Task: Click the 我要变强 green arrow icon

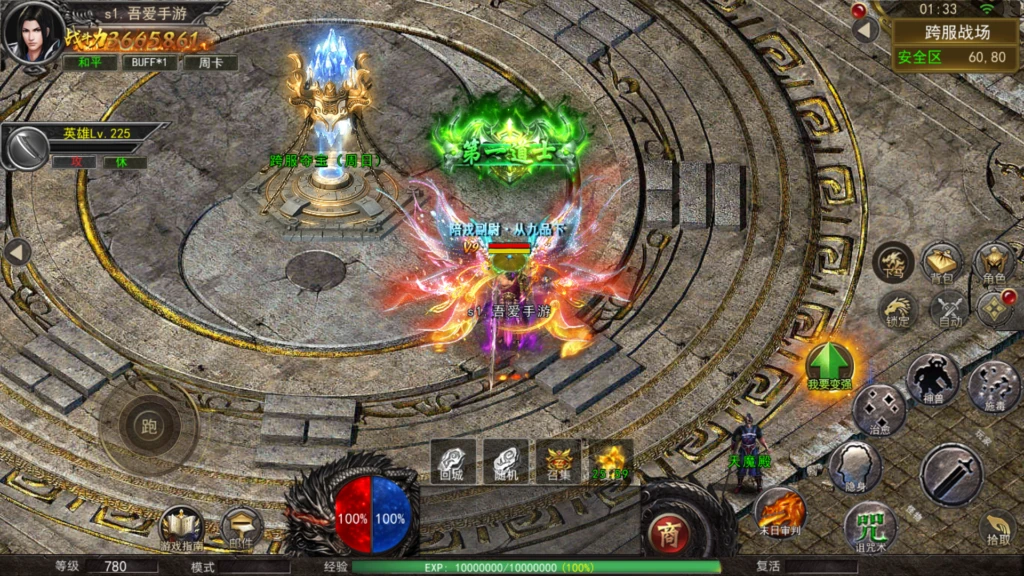Action: [829, 364]
